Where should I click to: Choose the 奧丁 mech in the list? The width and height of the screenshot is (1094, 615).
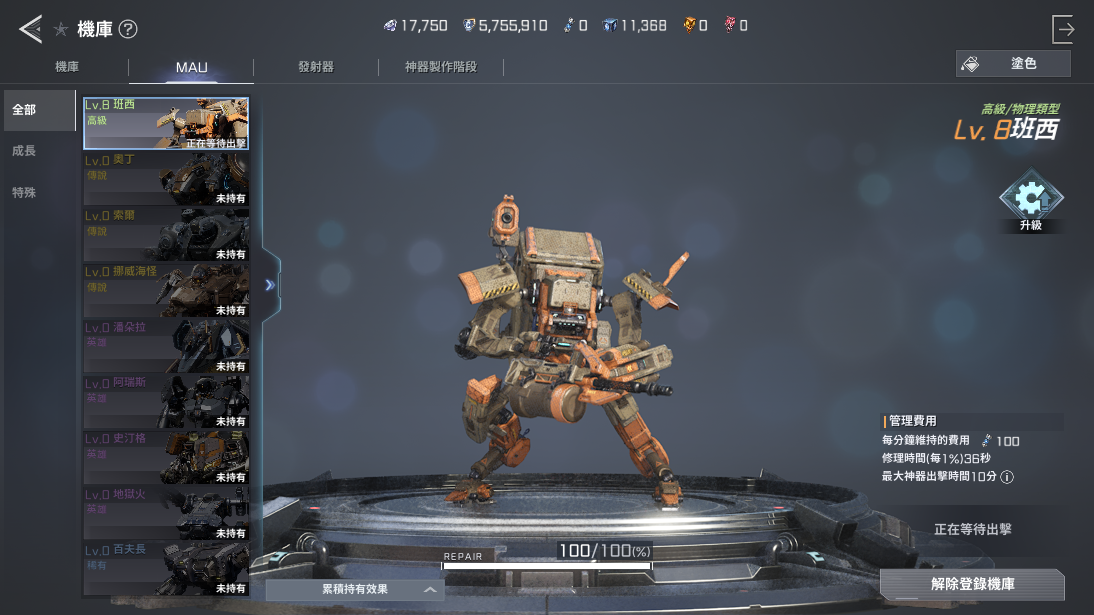[166, 179]
